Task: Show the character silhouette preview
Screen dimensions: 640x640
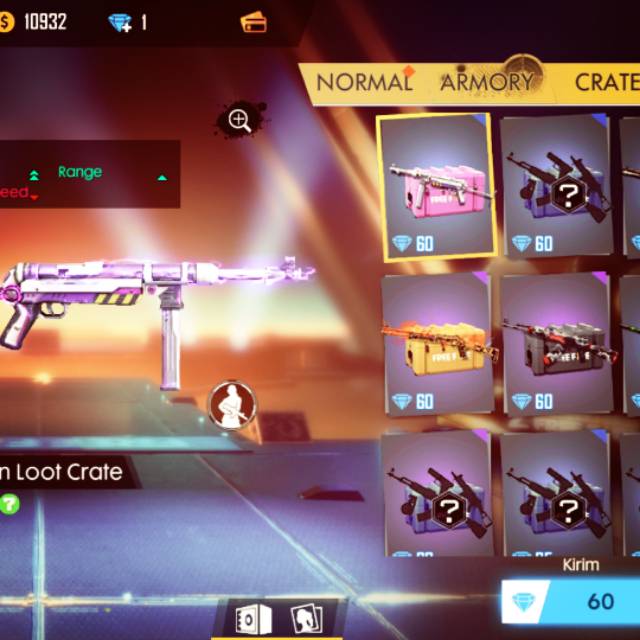Action: [x=232, y=404]
